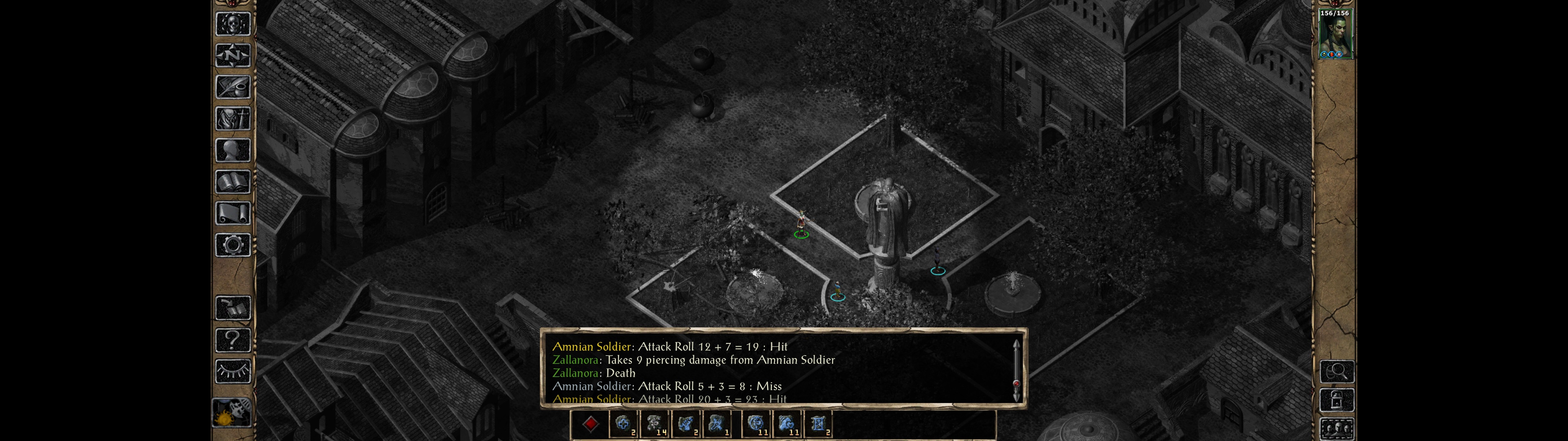Open help with the question mark button

[x=232, y=340]
